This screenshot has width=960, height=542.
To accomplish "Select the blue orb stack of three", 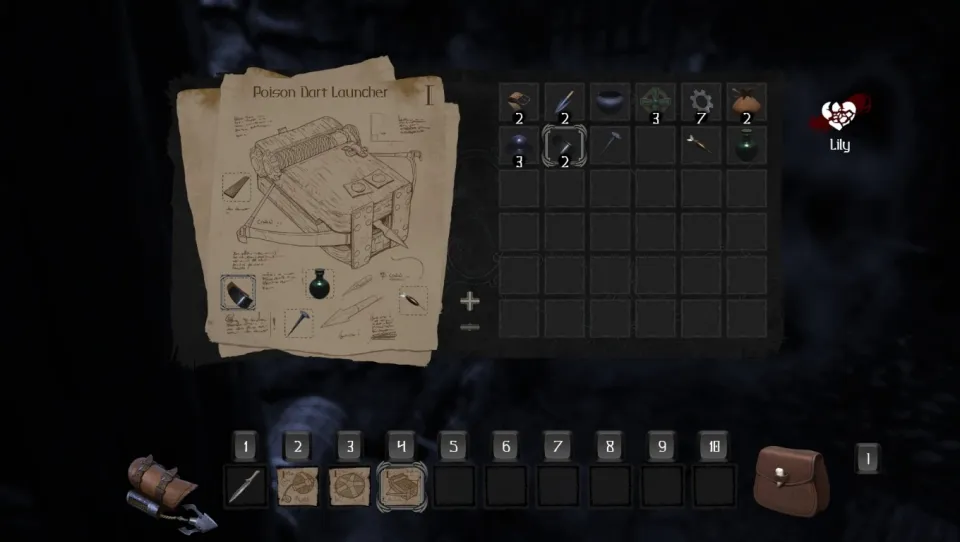I will coord(518,146).
